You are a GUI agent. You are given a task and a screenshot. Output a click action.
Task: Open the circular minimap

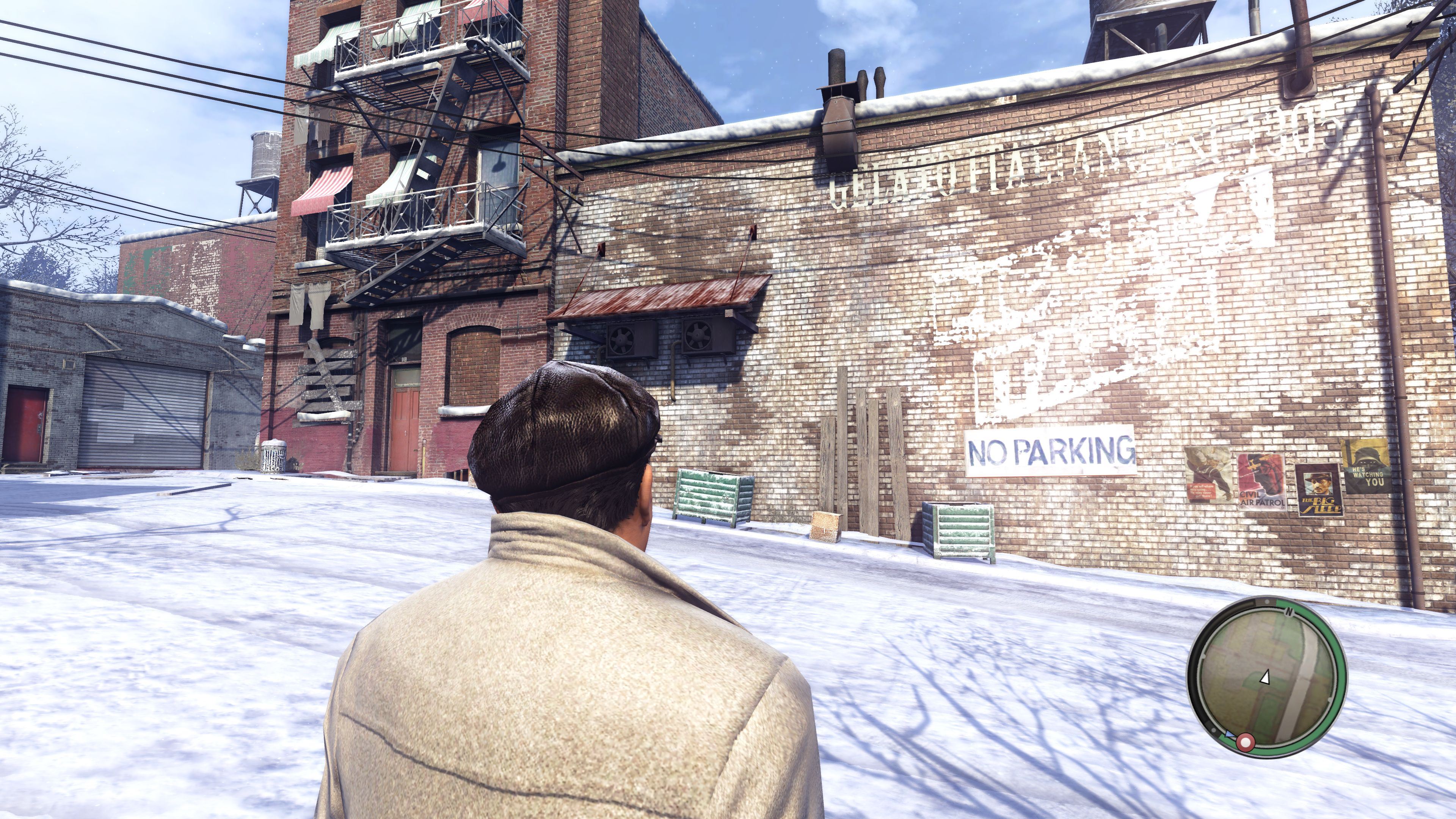pos(1266,678)
